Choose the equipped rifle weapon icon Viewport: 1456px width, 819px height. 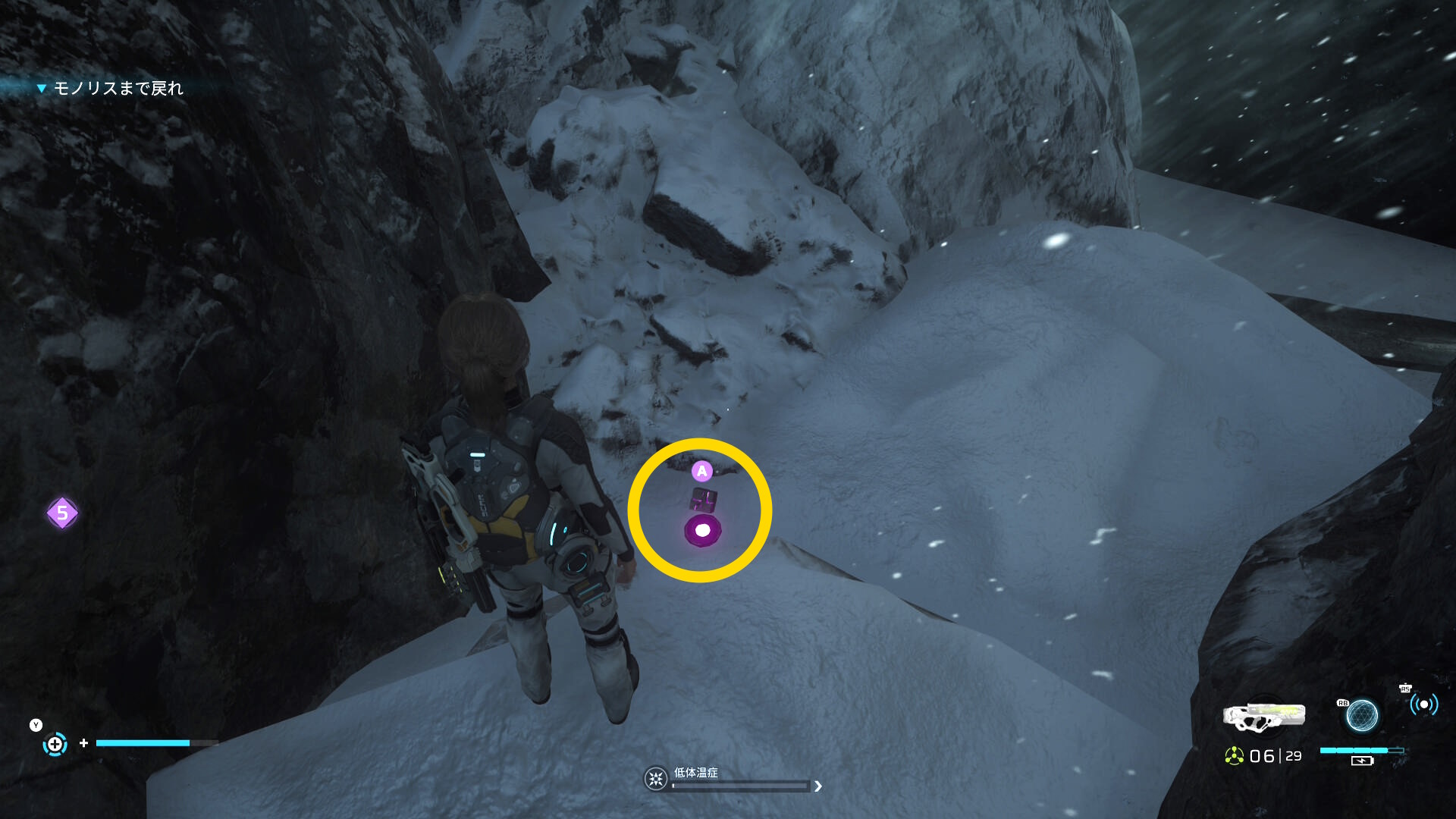click(x=1264, y=717)
